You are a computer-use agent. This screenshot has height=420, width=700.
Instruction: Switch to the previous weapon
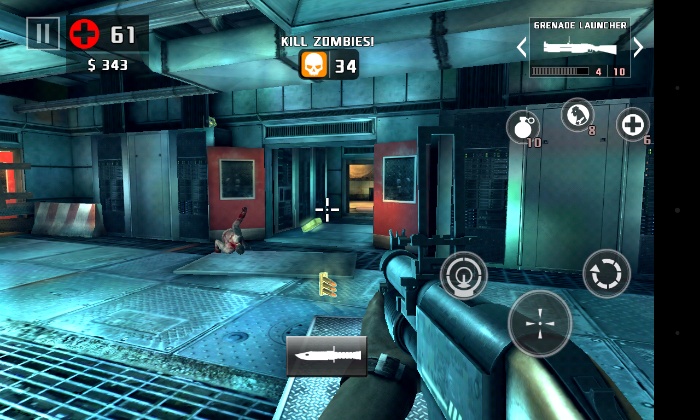tap(521, 47)
